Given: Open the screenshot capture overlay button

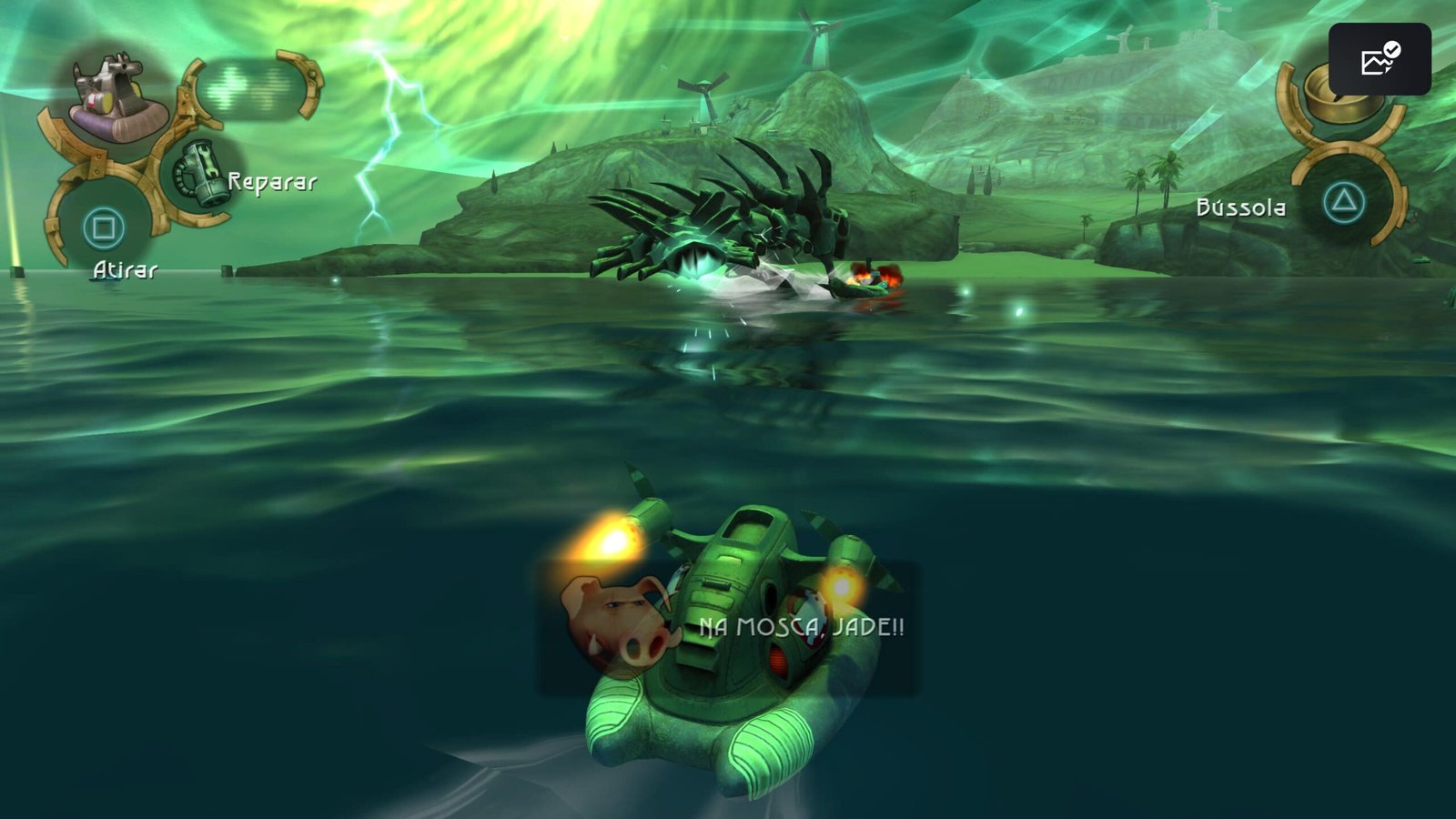Looking at the screenshot, I should 1379,60.
